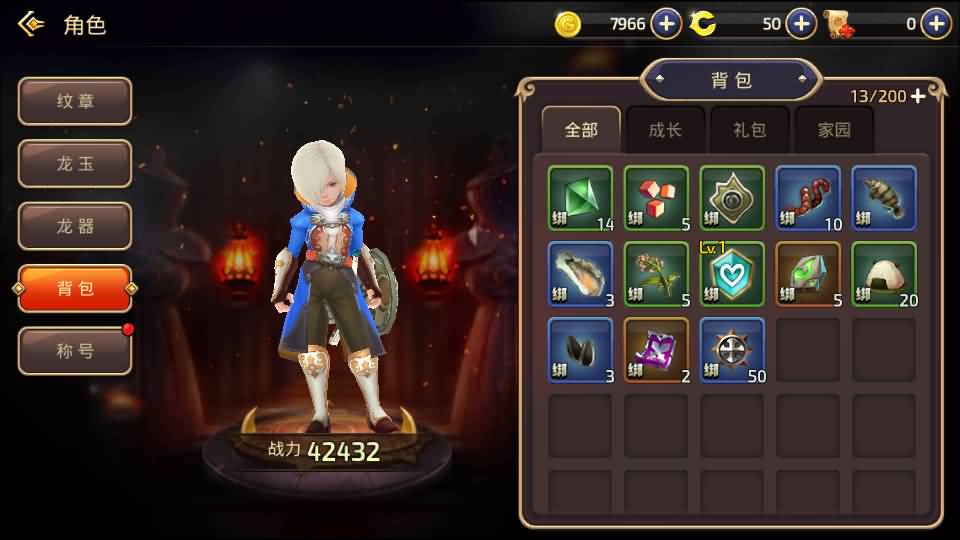Add scroll tickets with the plus button
This screenshot has height=540, width=960.
(x=936, y=24)
